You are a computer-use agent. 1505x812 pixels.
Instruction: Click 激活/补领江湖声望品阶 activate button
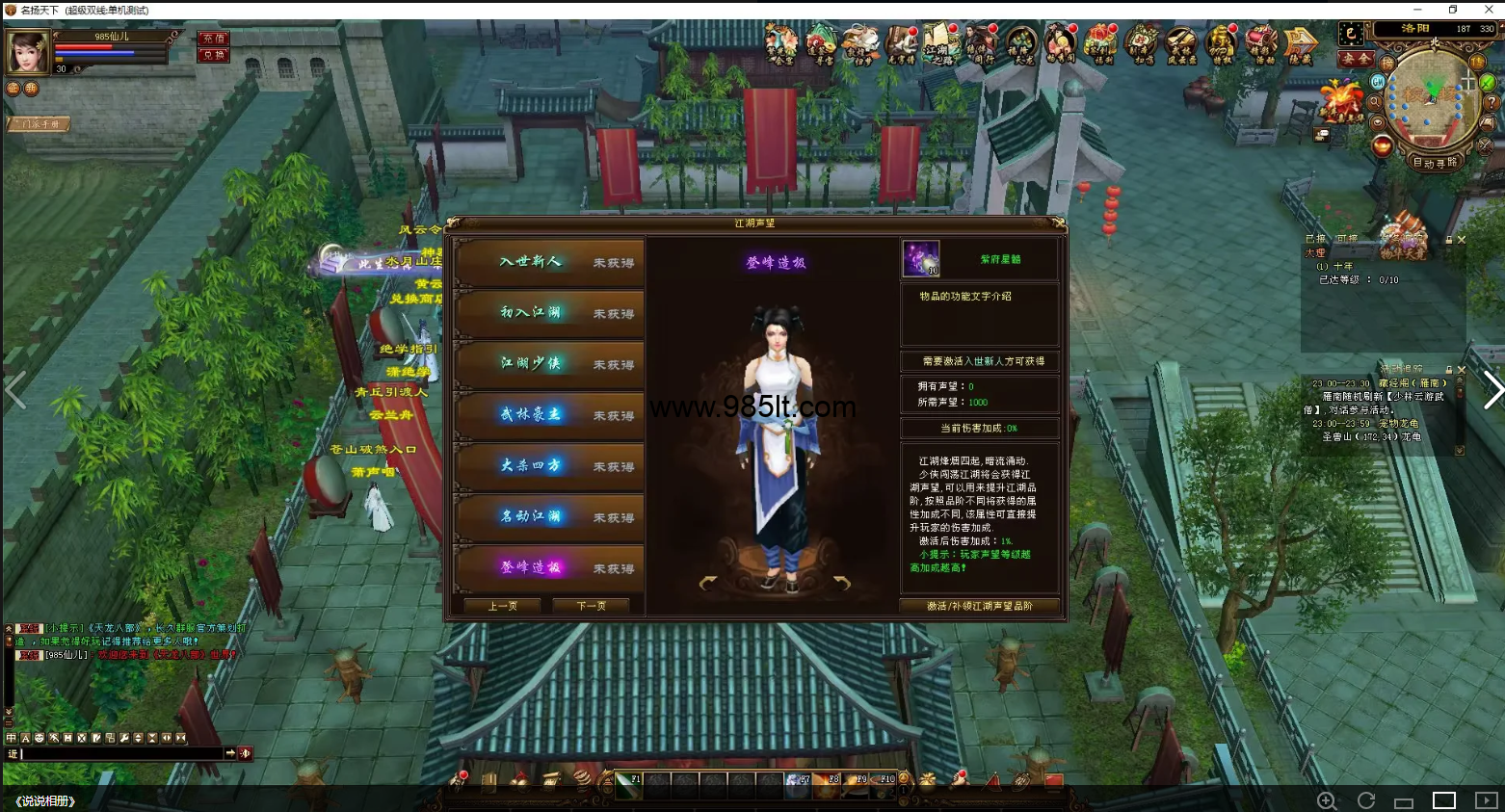pyautogui.click(x=979, y=606)
